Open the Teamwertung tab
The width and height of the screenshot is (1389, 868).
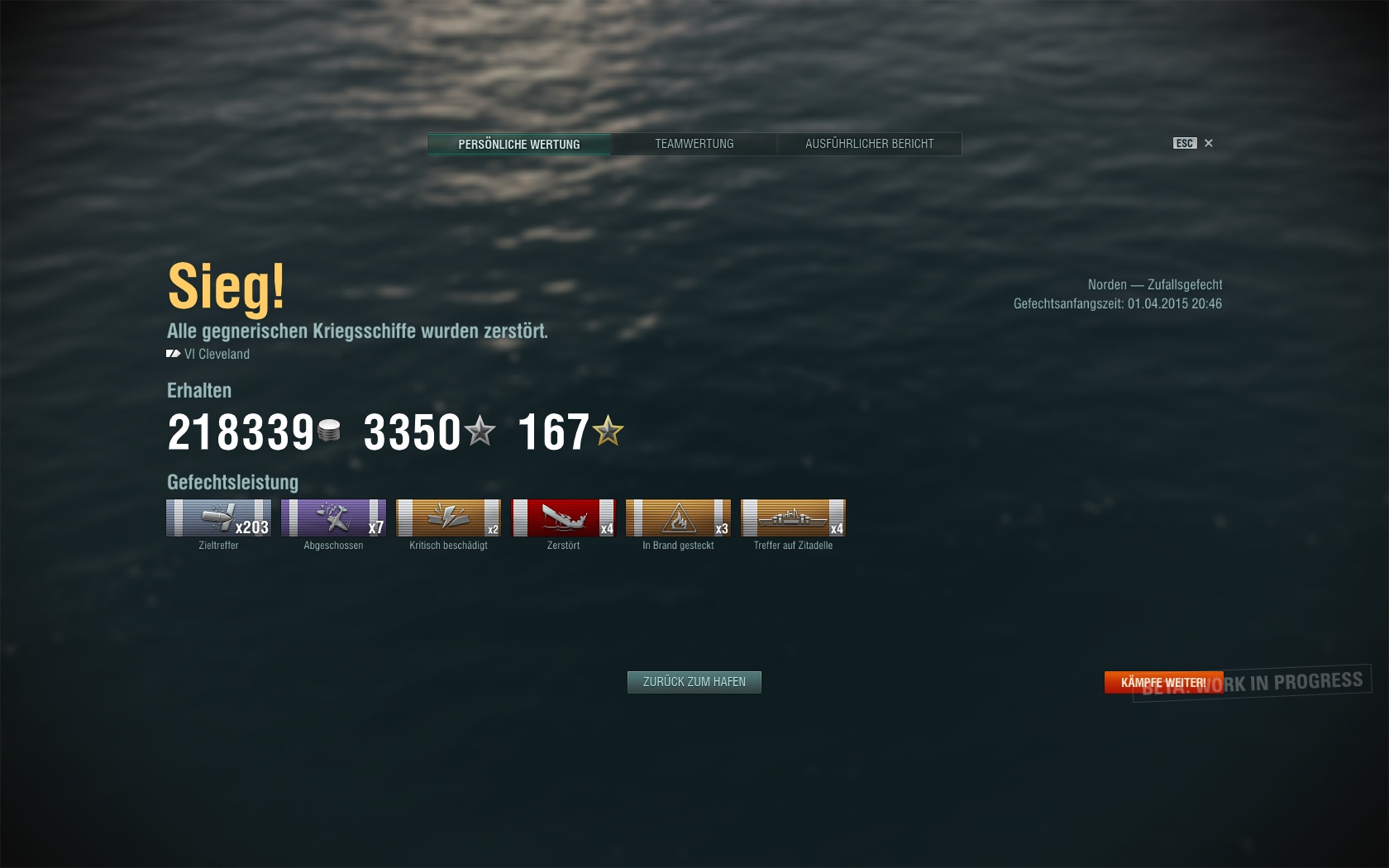[694, 144]
